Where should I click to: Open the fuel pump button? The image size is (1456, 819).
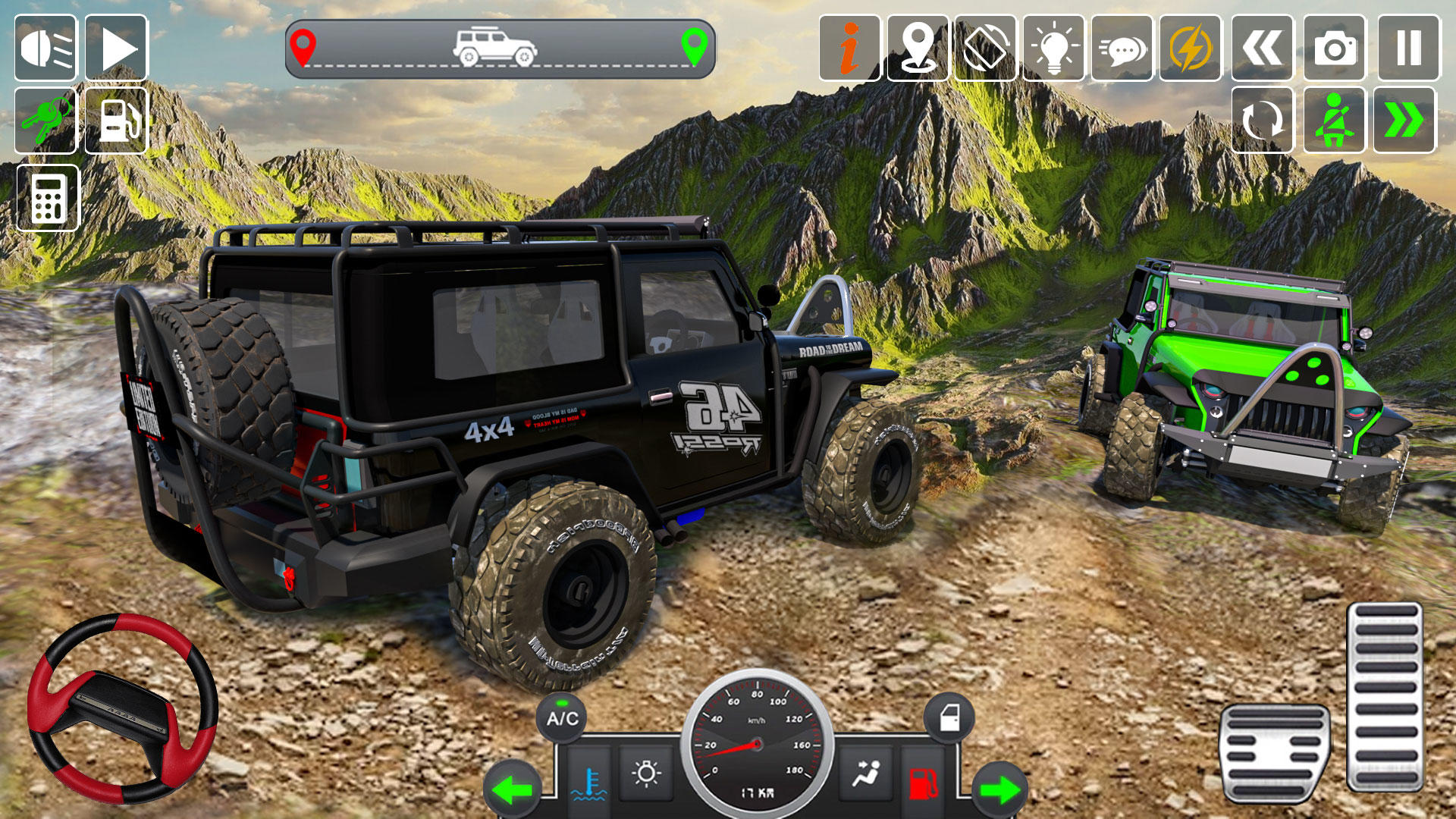click(x=116, y=121)
